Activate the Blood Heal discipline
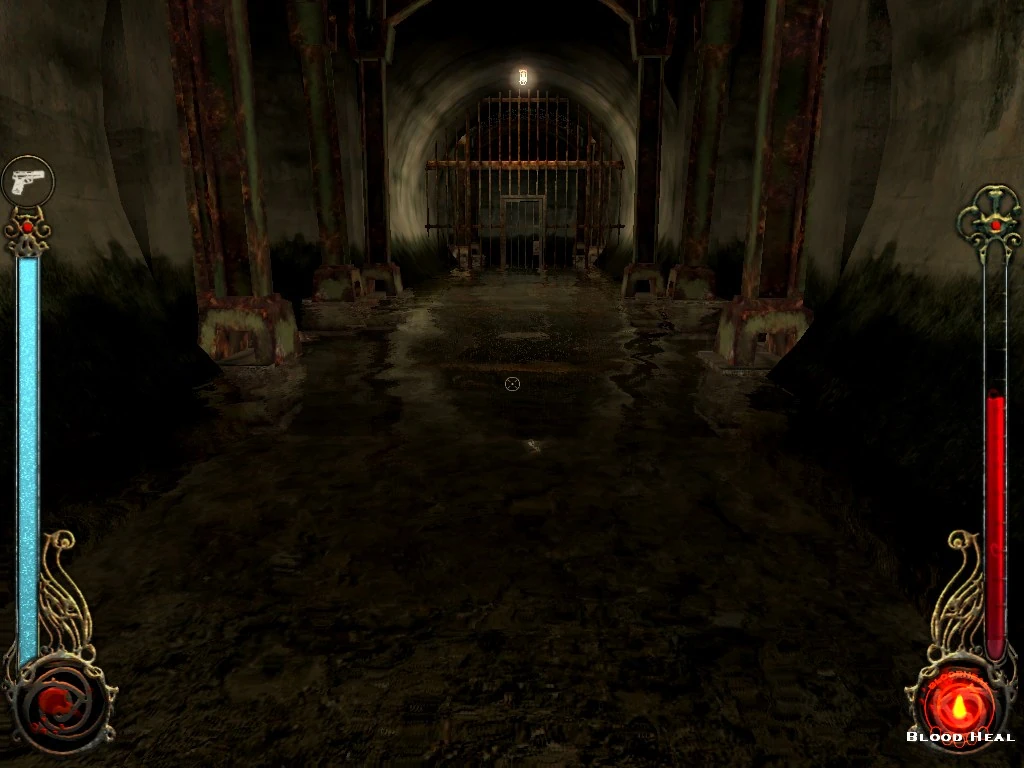The image size is (1024, 768). pyautogui.click(x=960, y=702)
